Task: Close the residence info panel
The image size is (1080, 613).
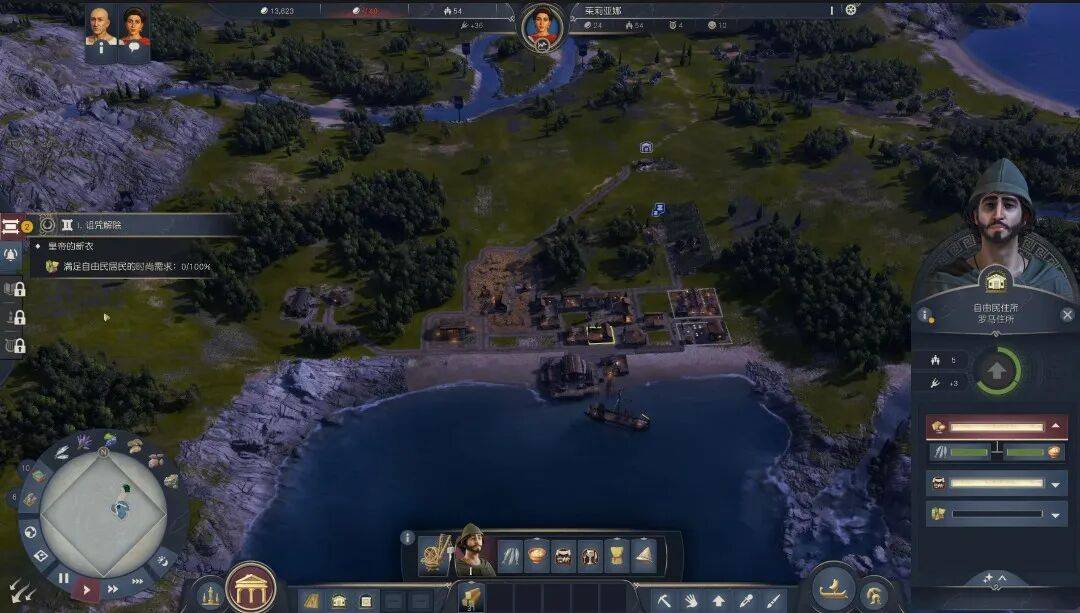Action: [1067, 315]
